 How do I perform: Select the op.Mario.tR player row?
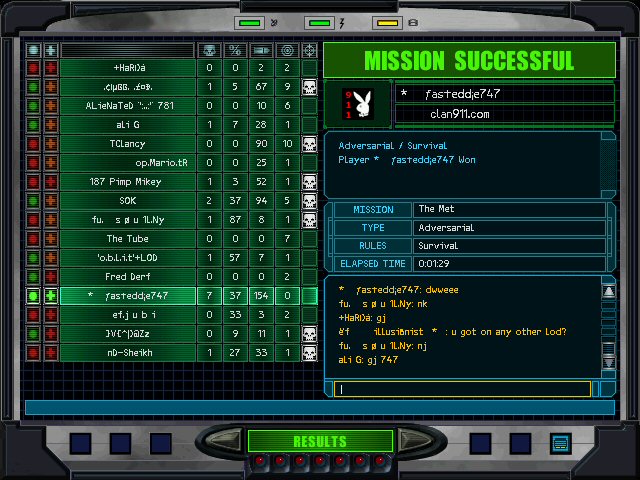click(128, 163)
